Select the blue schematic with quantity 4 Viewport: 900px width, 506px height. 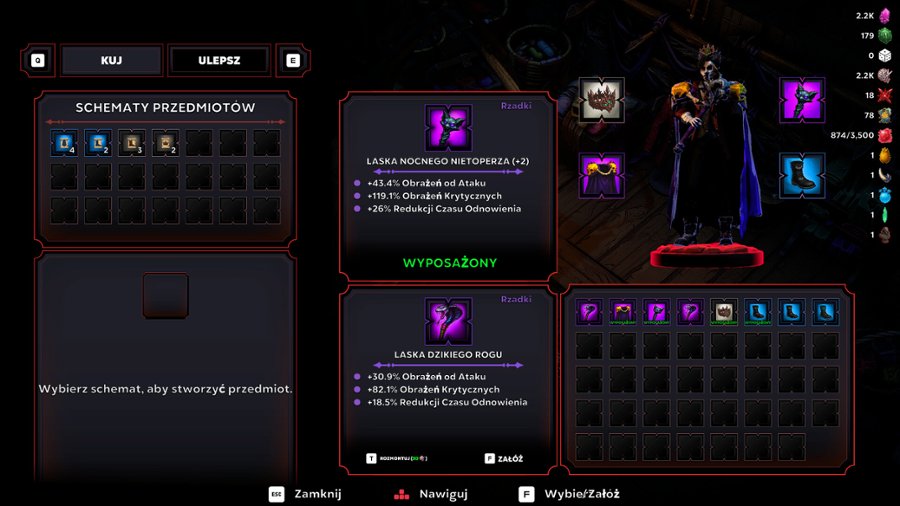pos(65,144)
